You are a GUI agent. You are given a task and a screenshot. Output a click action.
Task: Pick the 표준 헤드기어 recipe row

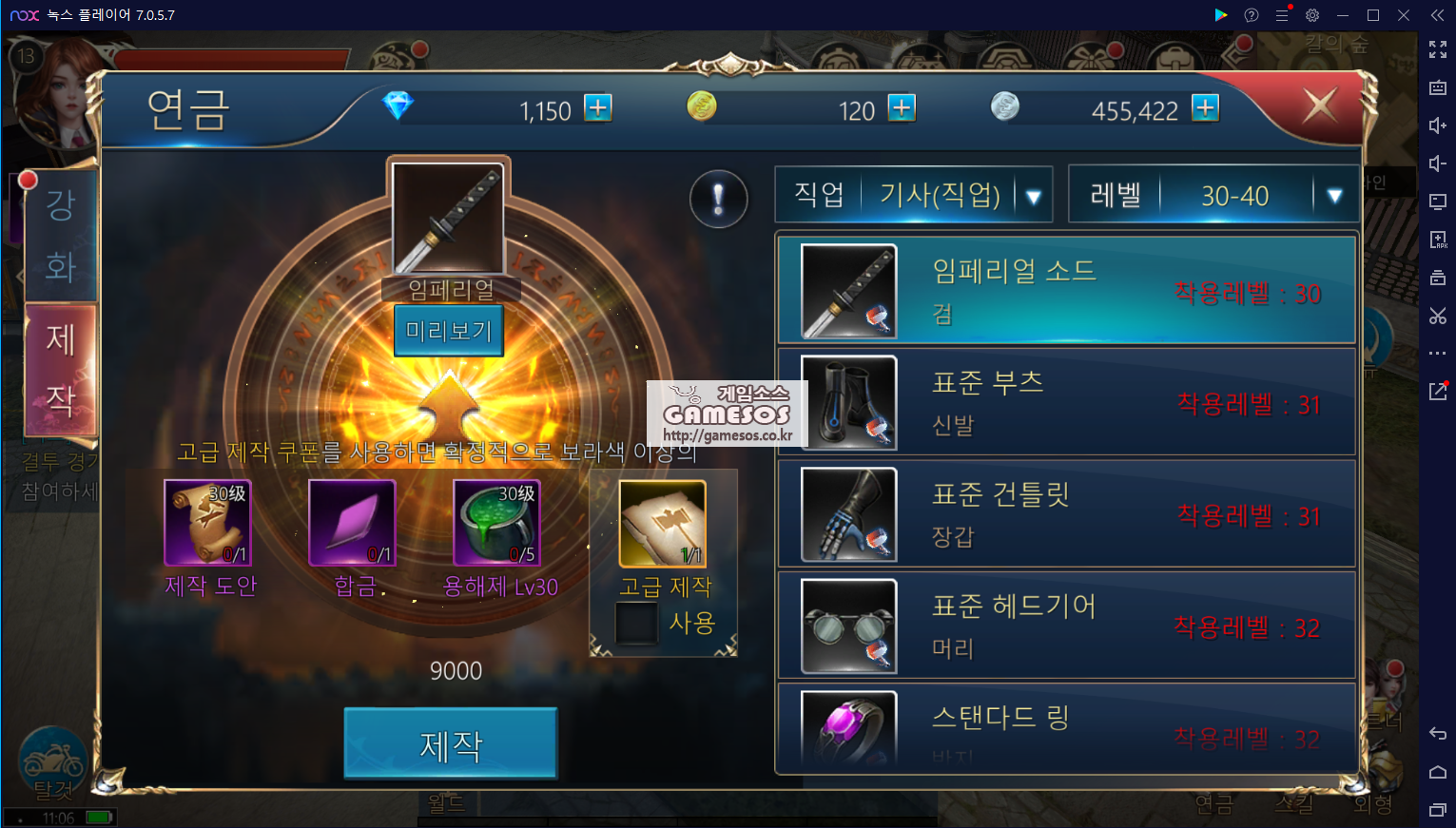click(1066, 625)
